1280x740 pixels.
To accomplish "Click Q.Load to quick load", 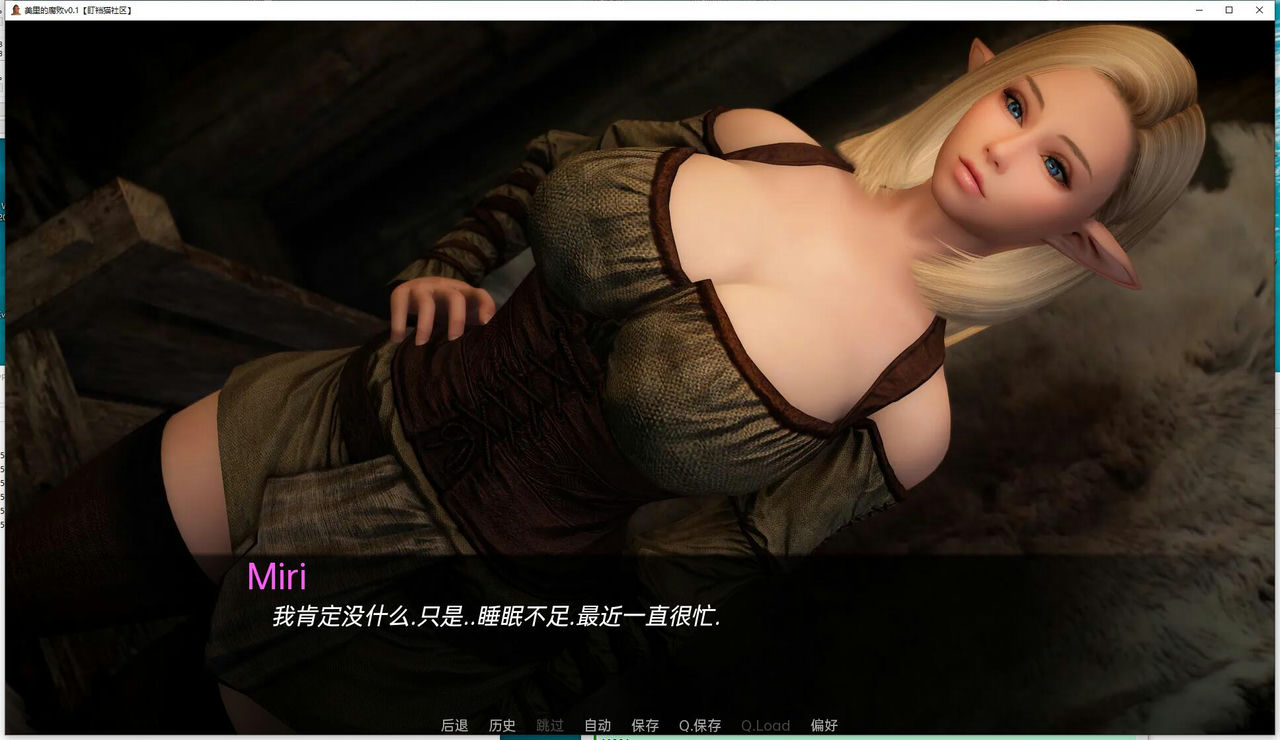I will tap(765, 725).
